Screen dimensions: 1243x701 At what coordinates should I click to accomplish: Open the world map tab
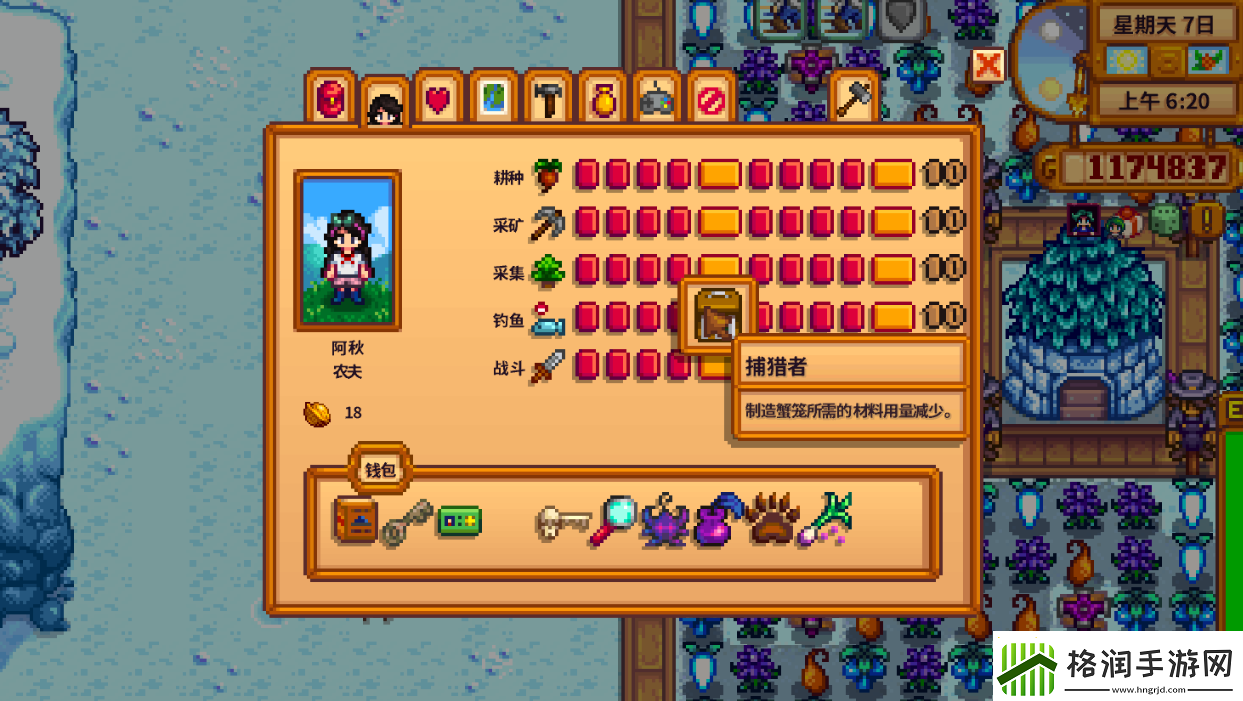493,99
